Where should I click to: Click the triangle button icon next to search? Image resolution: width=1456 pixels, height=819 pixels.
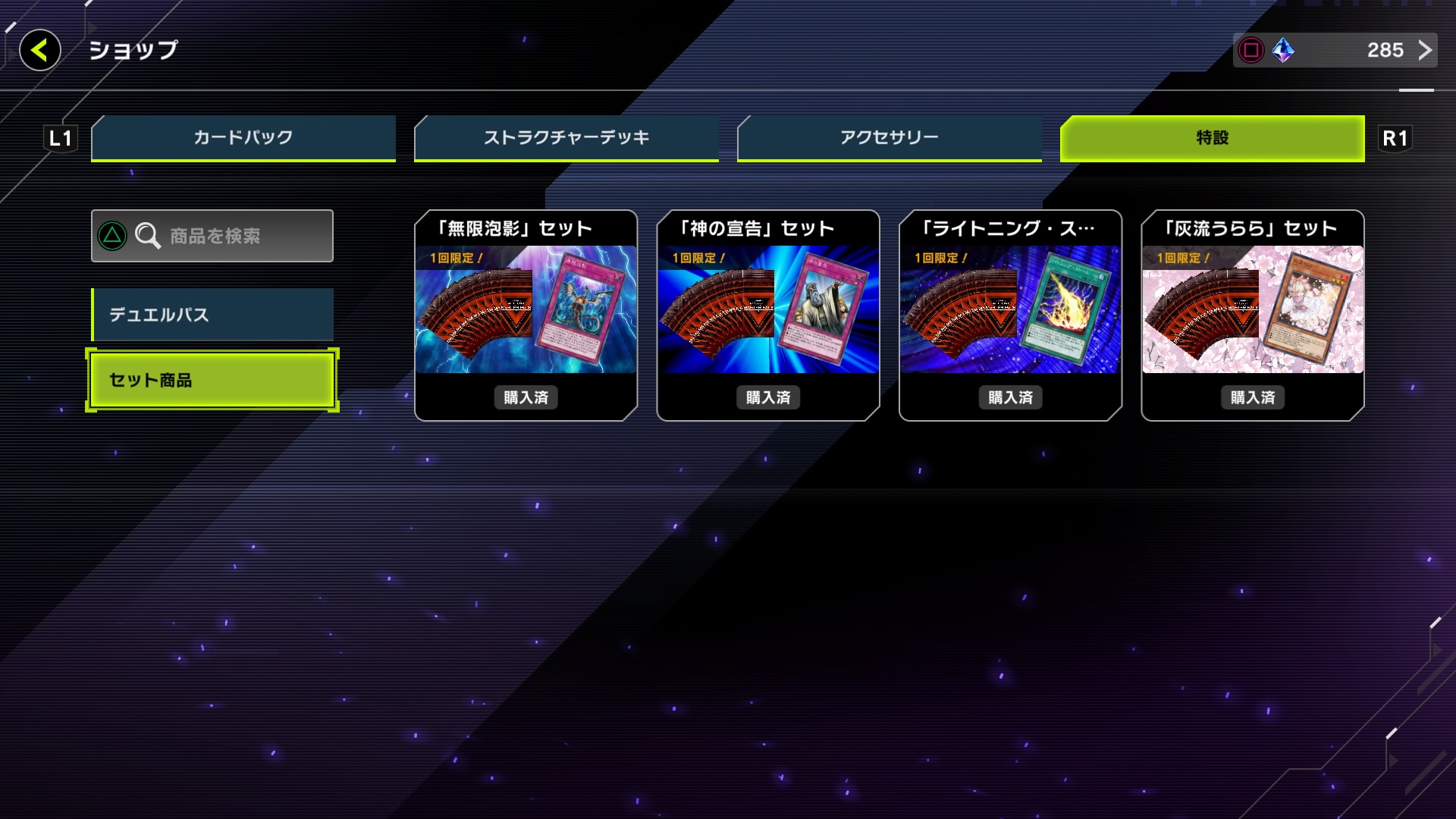[112, 236]
